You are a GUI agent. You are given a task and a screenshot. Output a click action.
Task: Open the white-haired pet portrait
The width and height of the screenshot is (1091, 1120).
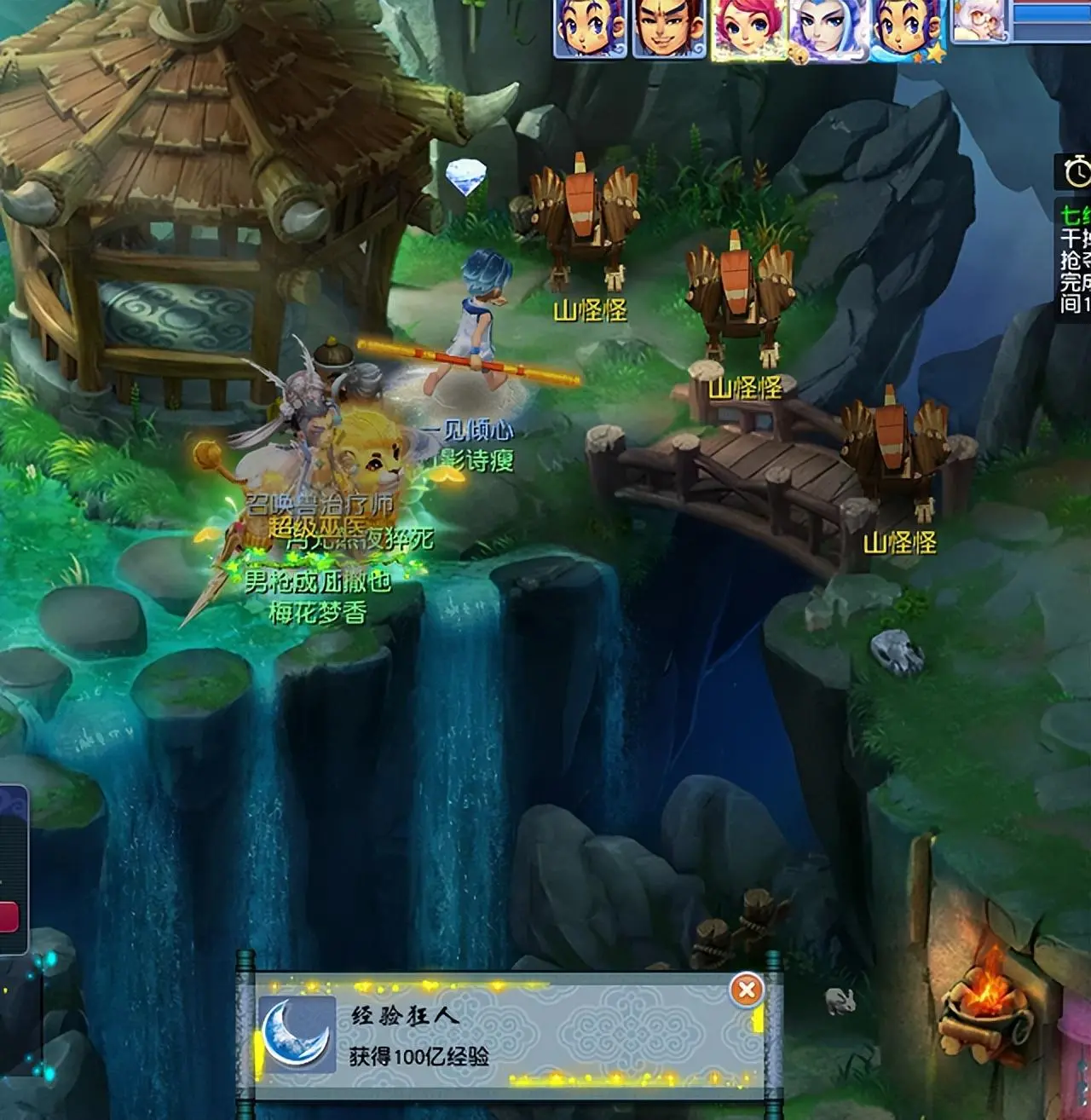coord(979,20)
